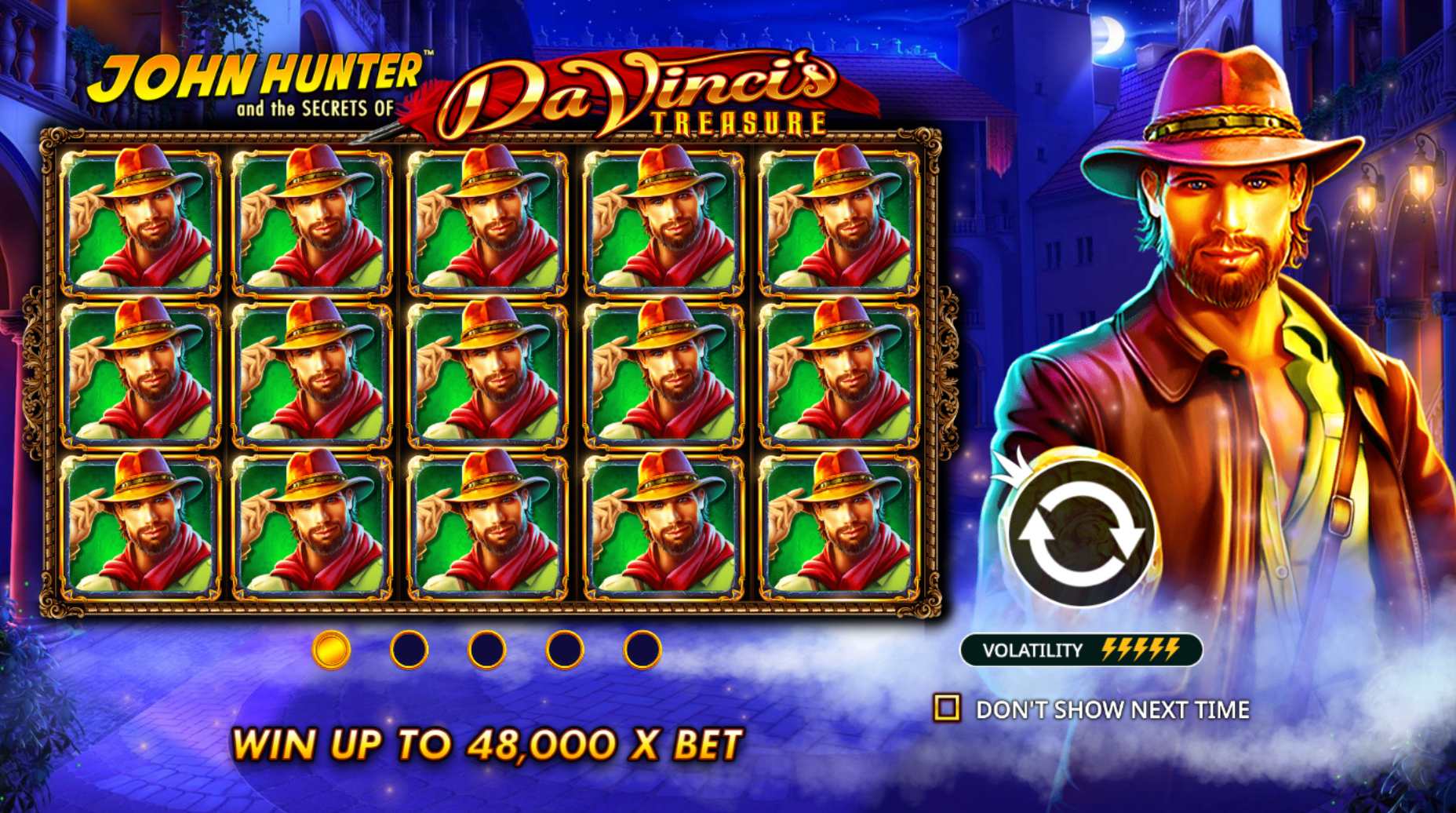Select the second carousel dot
The height and width of the screenshot is (813, 1456).
(x=408, y=652)
